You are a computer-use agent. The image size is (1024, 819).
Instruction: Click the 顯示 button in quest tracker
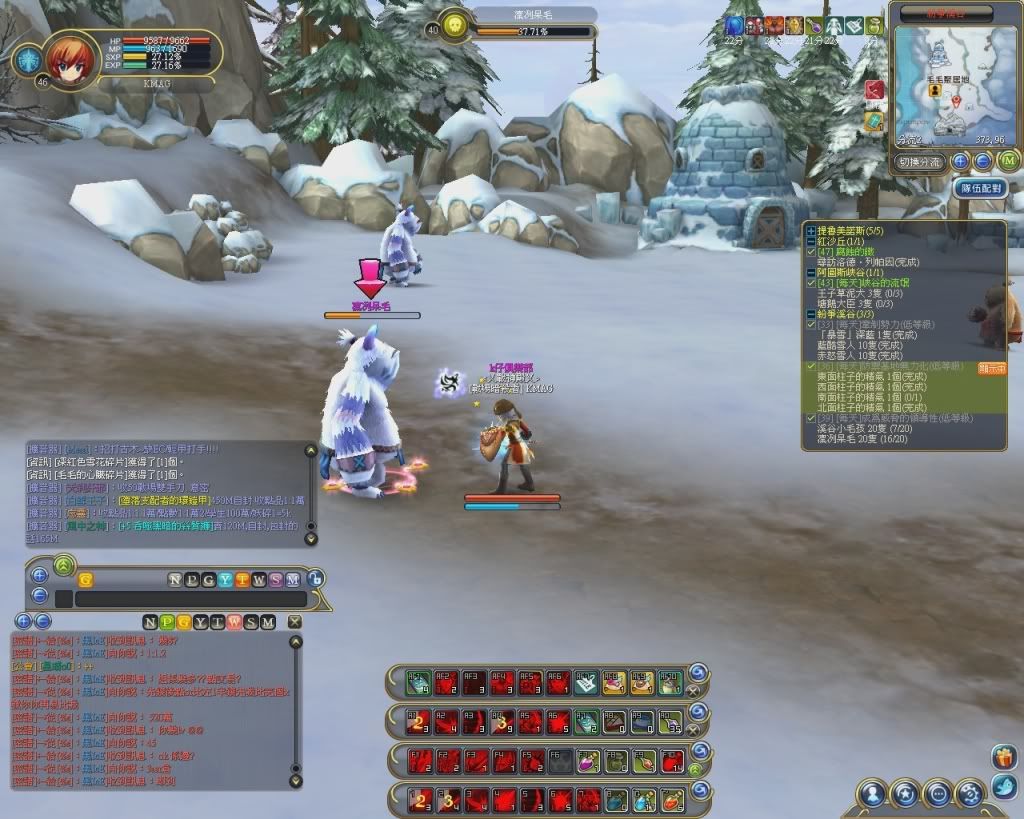click(990, 368)
